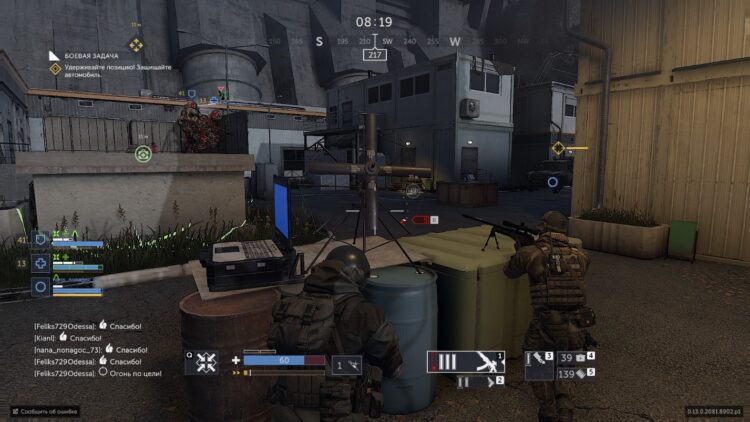Select the primary weapon slot 1
Image resolution: width=750 pixels, height=422 pixels.
[464, 362]
